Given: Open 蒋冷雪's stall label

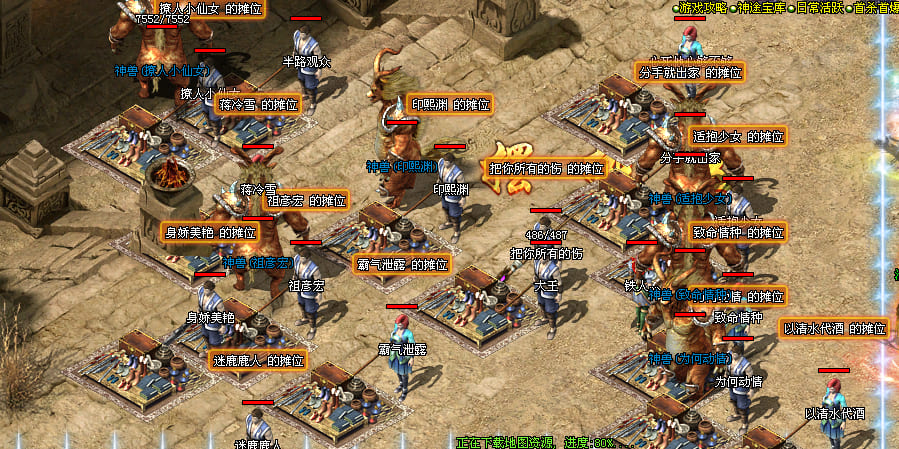Looking at the screenshot, I should click(258, 104).
